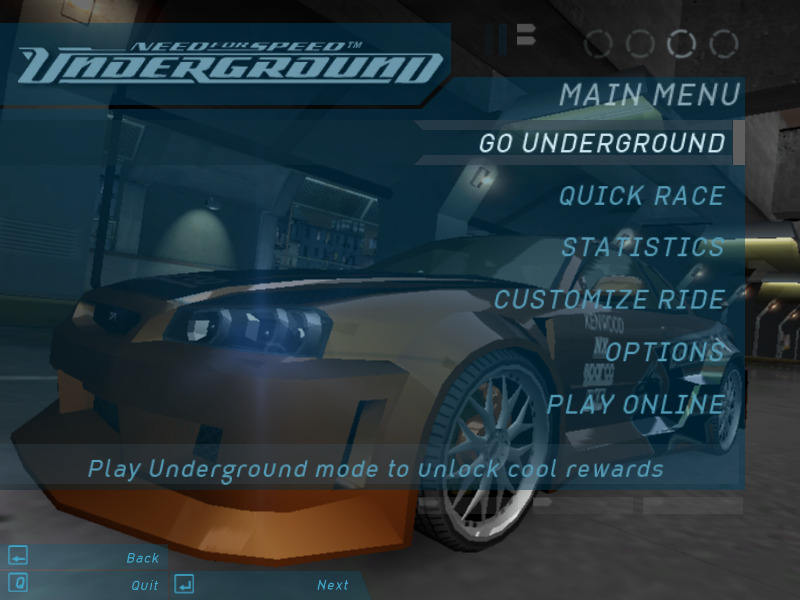Click Next to confirm selection
This screenshot has height=600, width=800.
click(x=333, y=585)
